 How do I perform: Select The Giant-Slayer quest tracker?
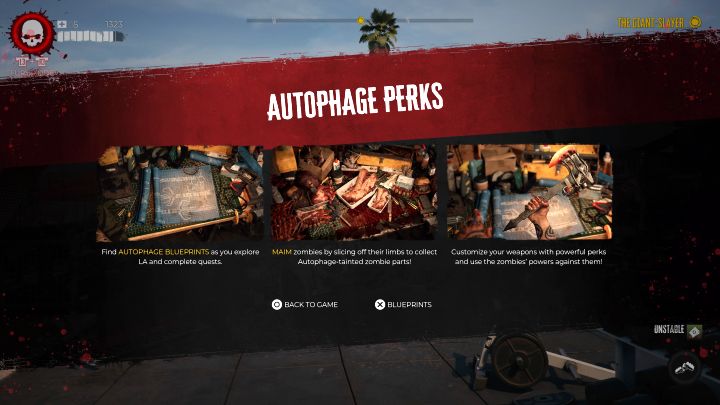click(658, 22)
